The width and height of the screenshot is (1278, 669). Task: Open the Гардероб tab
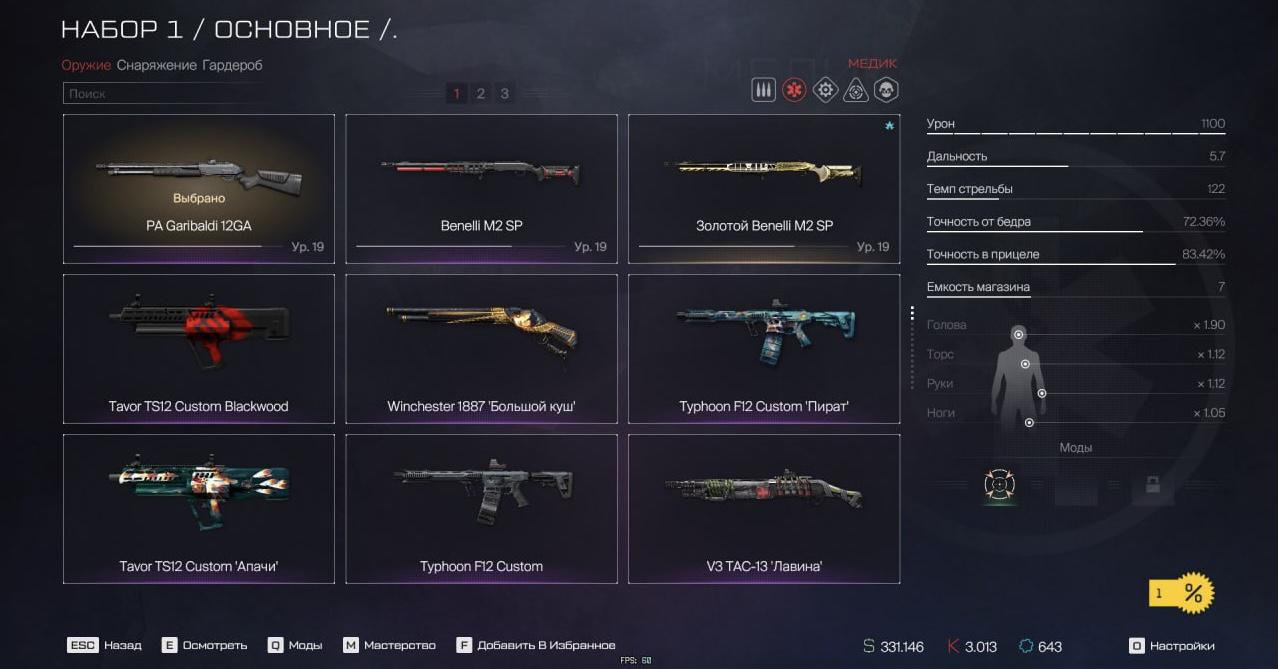pyautogui.click(x=232, y=65)
